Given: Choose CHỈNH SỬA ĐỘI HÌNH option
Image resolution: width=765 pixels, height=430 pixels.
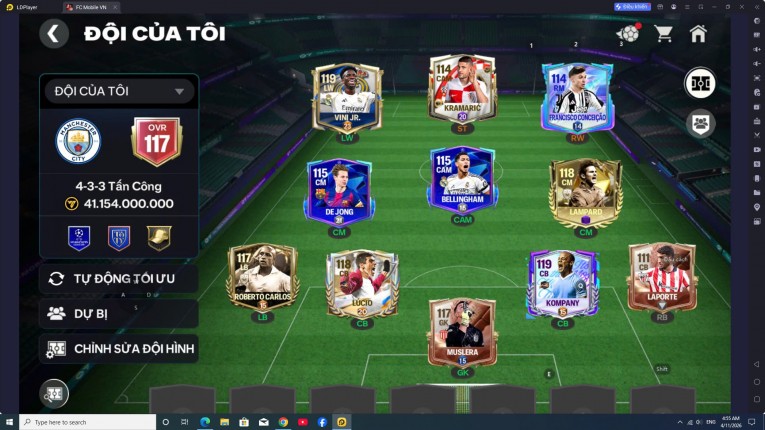Looking at the screenshot, I should [119, 348].
